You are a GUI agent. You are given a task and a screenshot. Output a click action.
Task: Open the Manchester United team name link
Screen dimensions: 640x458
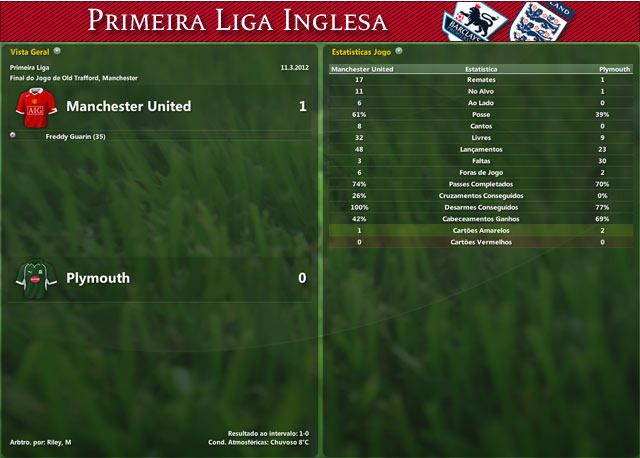tap(128, 106)
